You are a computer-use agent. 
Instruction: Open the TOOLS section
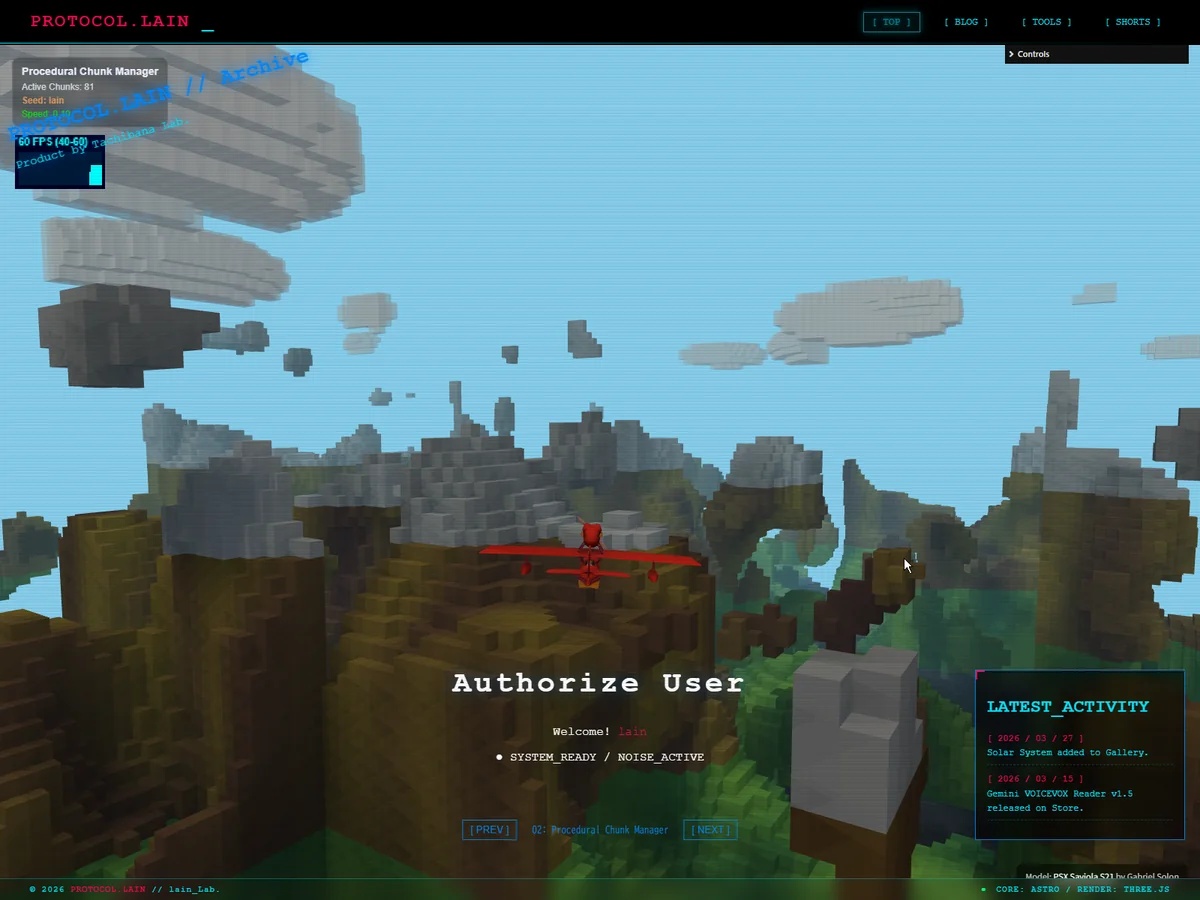[x=1046, y=22]
